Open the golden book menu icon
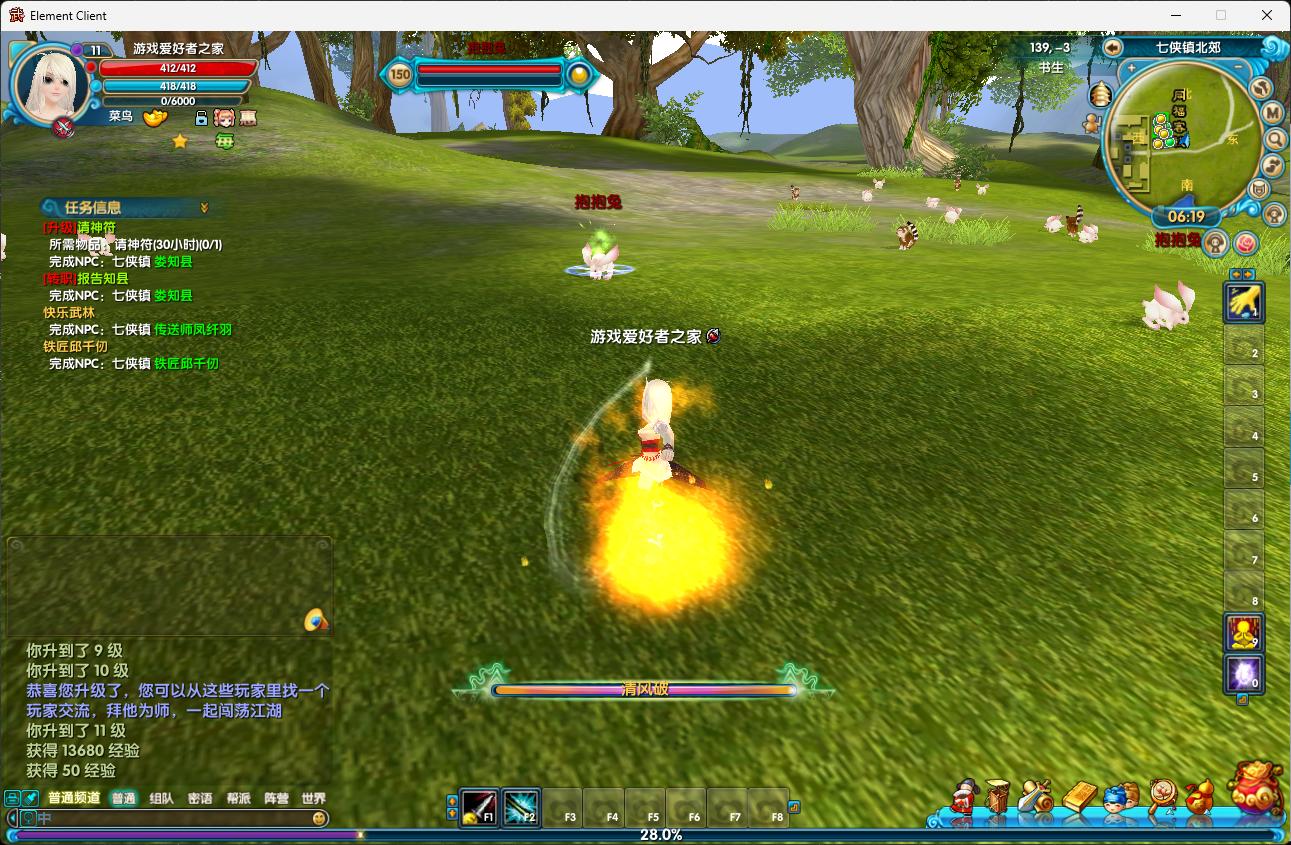This screenshot has height=845, width=1291. 1078,797
